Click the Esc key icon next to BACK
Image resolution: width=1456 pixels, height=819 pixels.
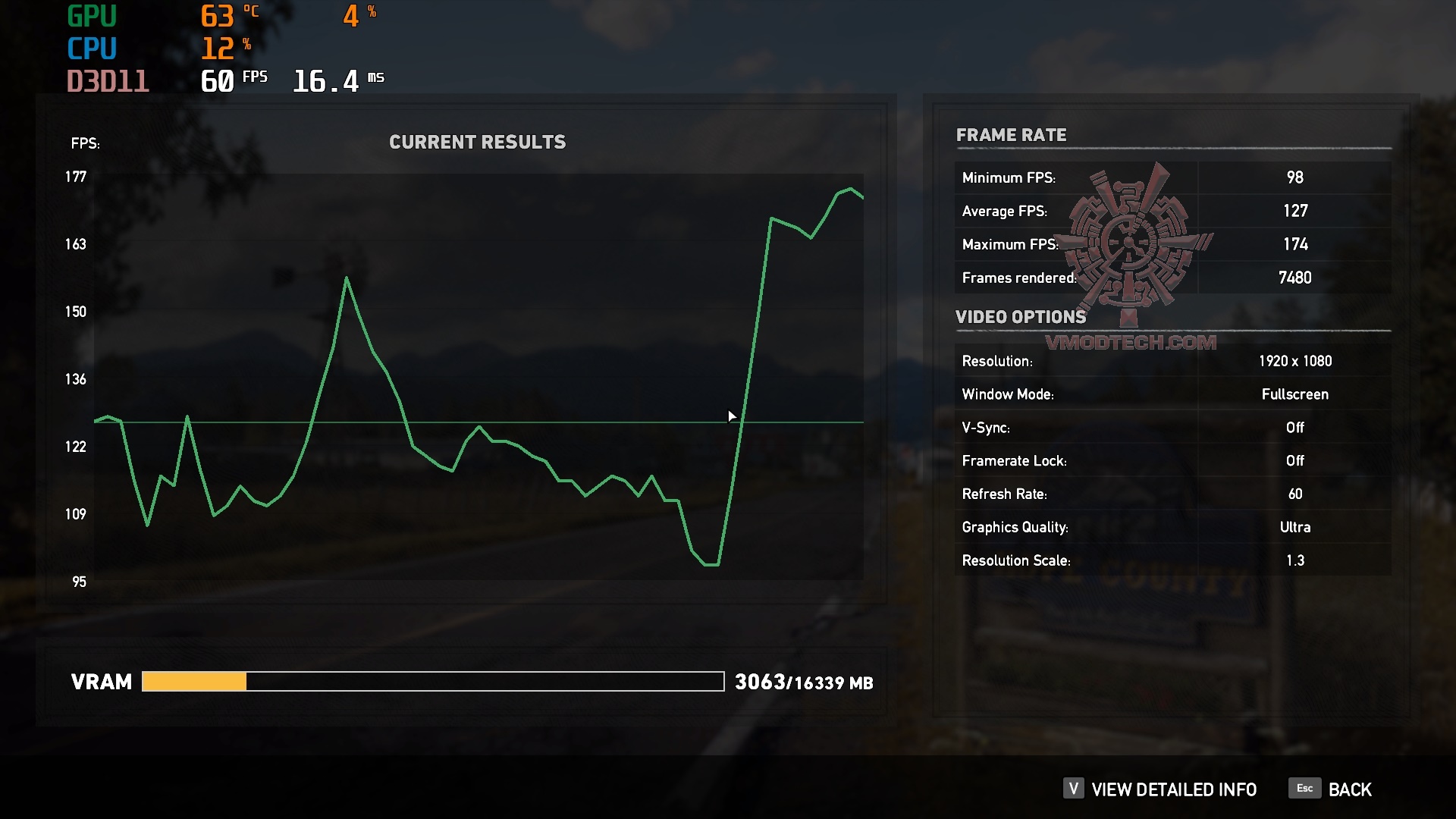(x=1304, y=789)
